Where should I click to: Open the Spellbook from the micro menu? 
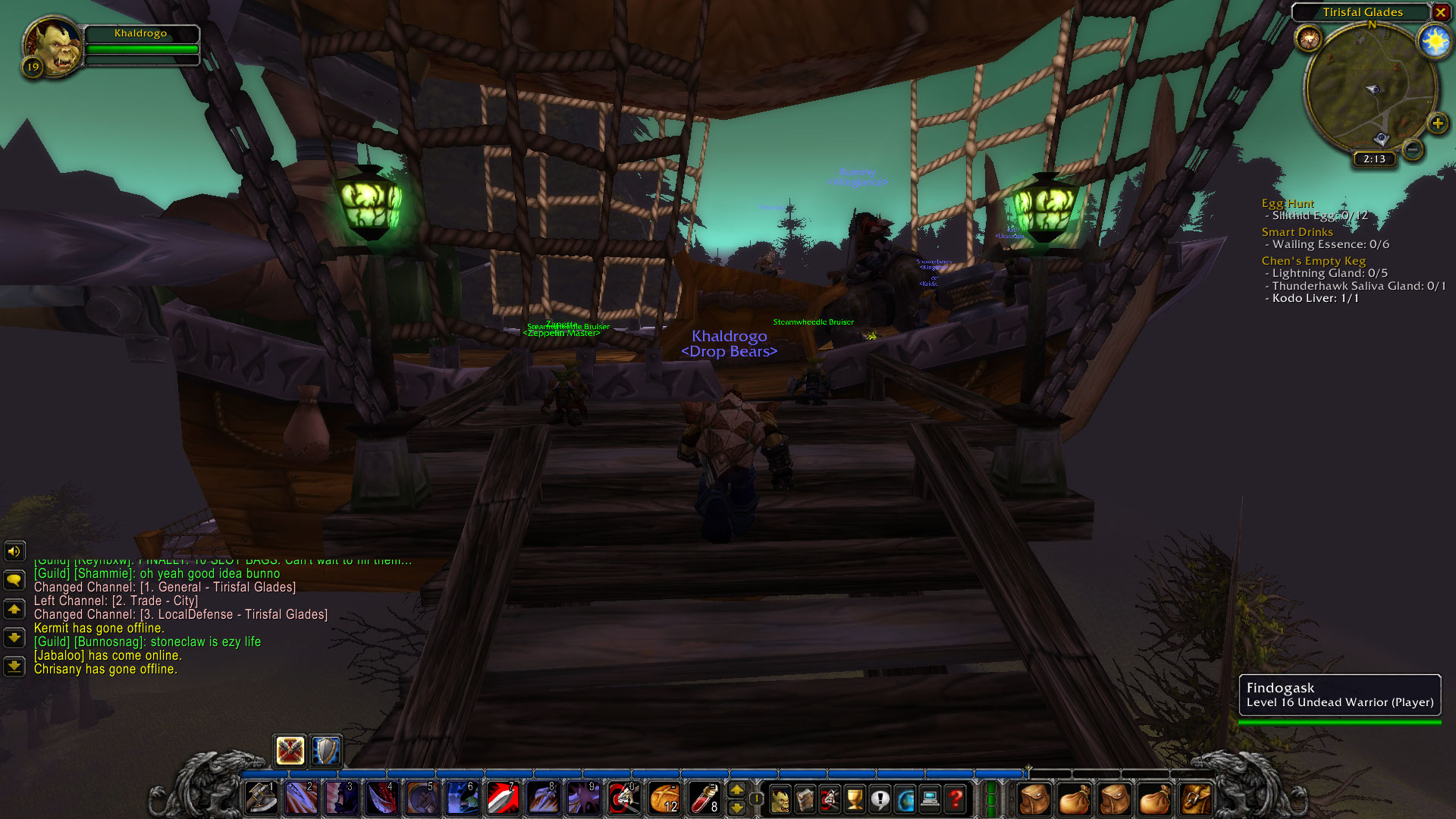pyautogui.click(x=805, y=798)
